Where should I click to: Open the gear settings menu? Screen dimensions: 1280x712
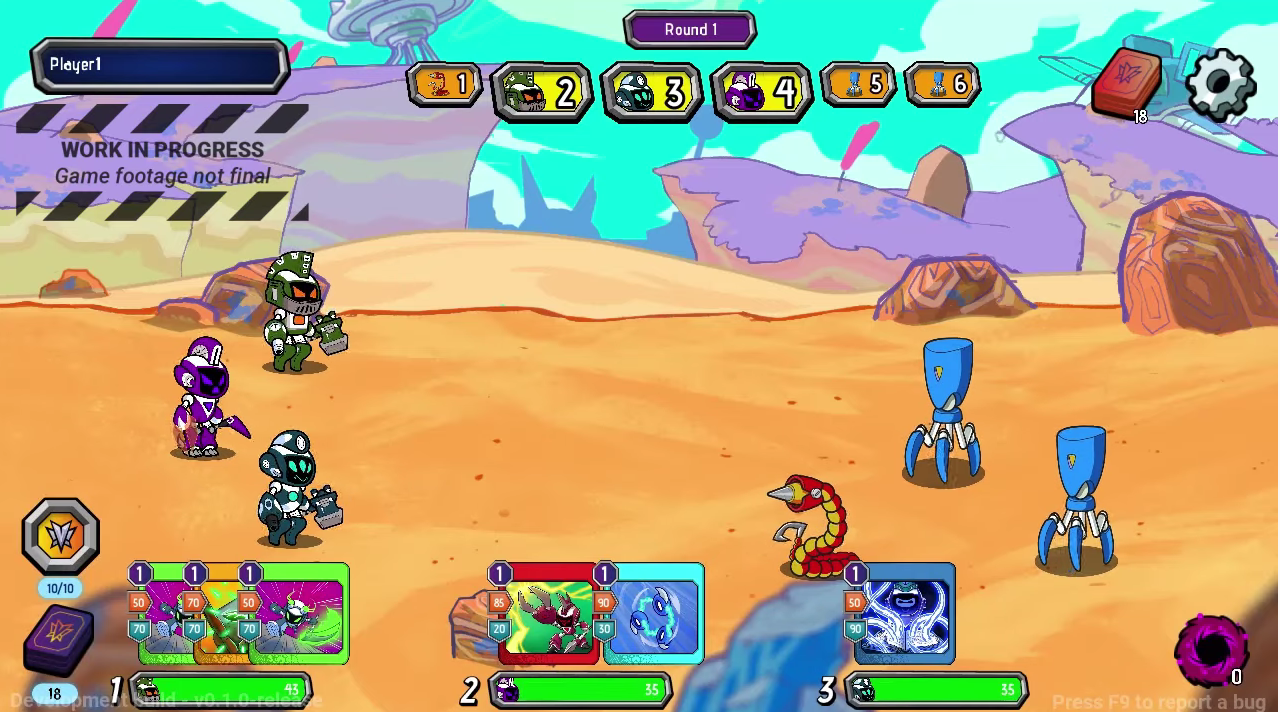(x=1220, y=84)
